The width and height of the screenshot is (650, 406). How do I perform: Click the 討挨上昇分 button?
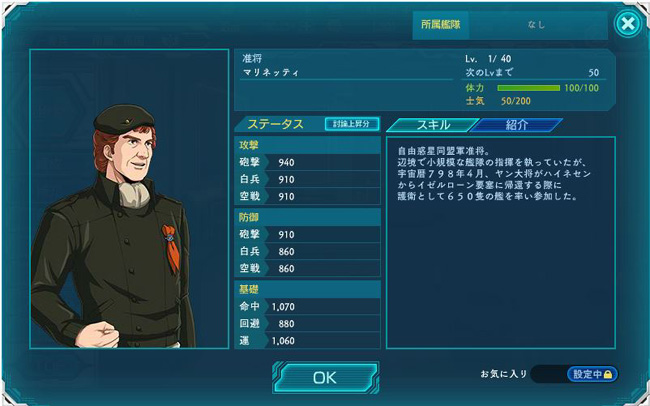(x=352, y=124)
